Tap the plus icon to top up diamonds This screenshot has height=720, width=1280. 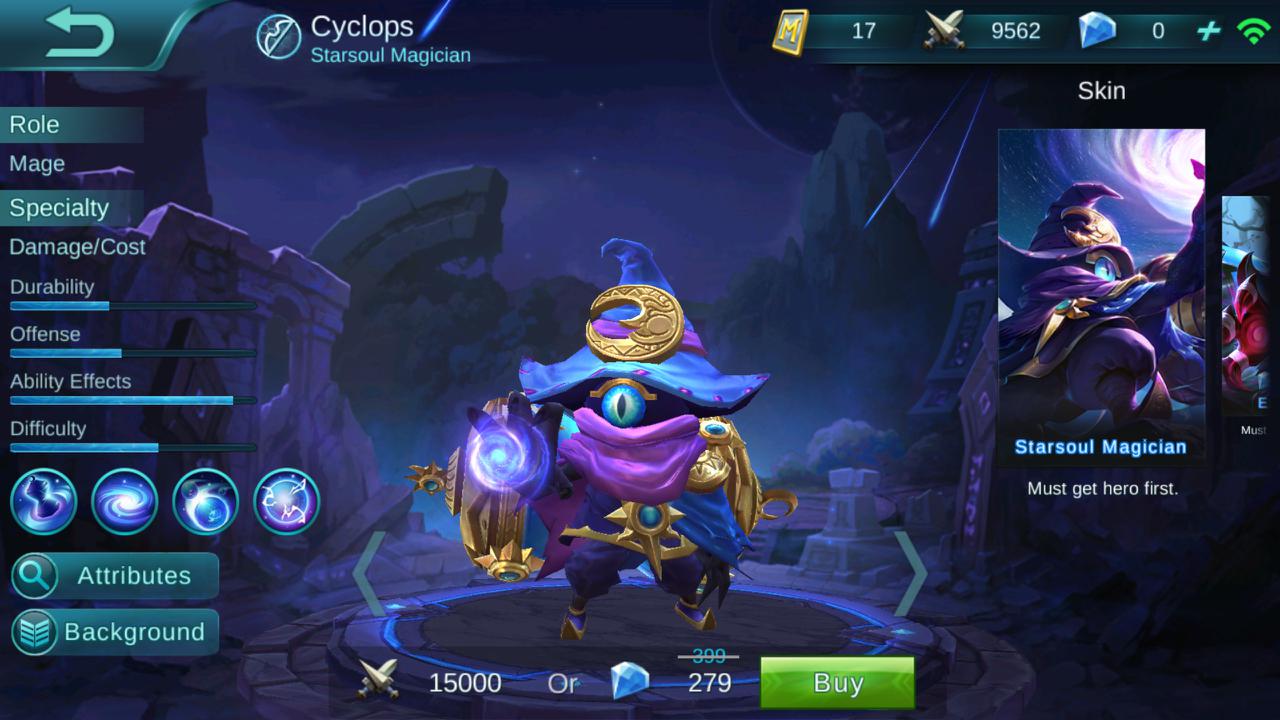[1205, 31]
